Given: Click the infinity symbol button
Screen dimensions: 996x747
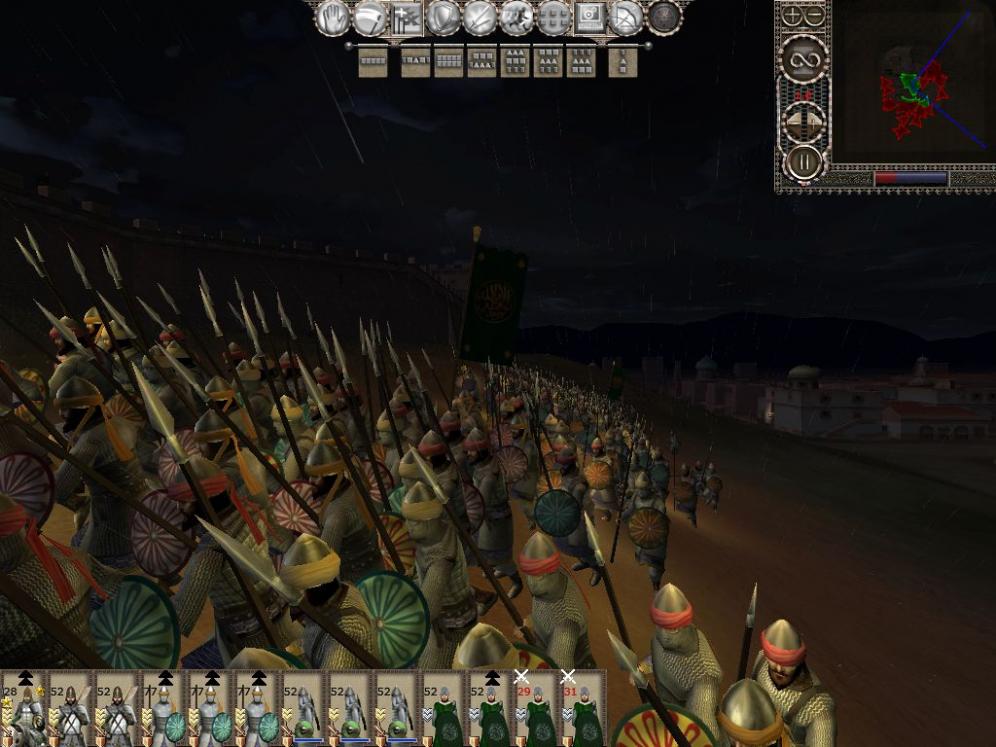Looking at the screenshot, I should [x=803, y=58].
